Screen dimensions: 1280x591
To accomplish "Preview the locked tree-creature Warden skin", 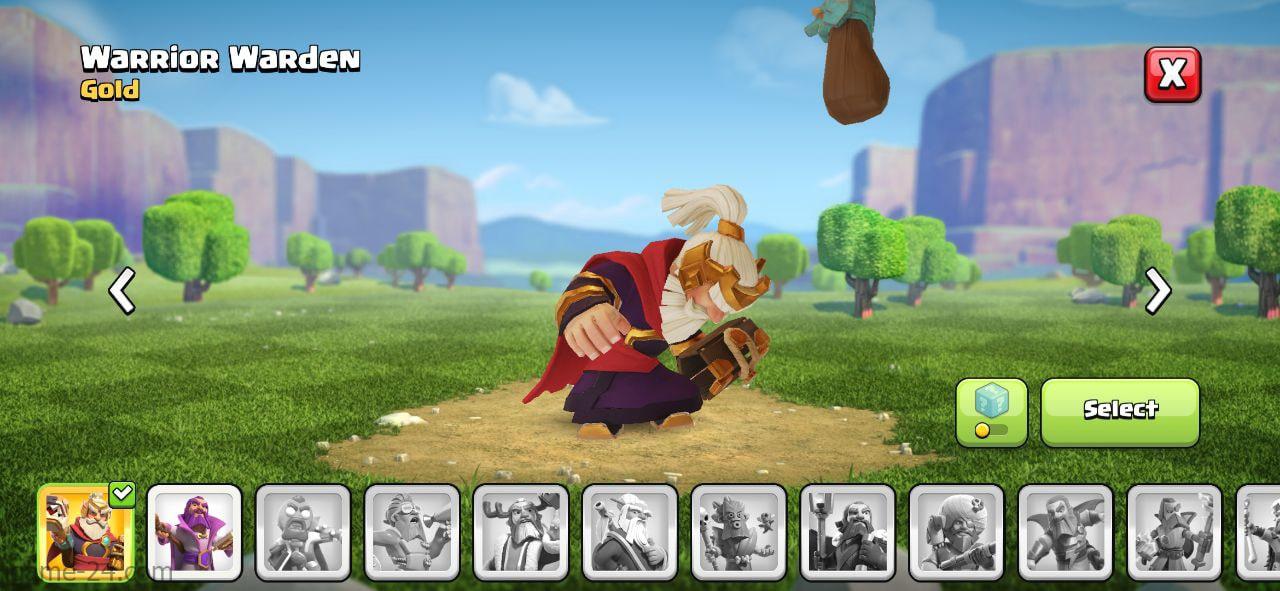I will point(739,532).
